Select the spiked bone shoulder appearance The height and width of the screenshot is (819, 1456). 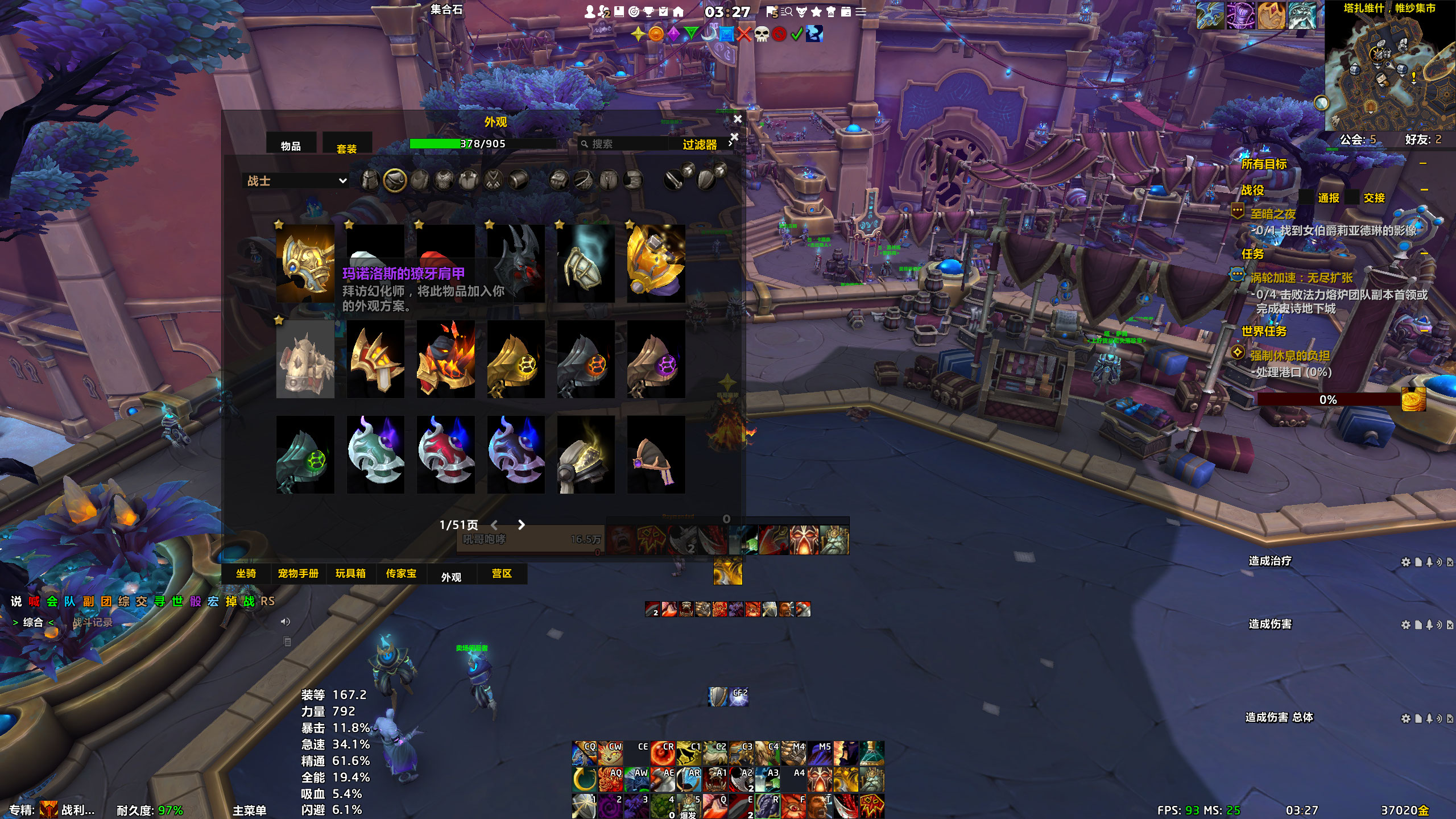305,359
